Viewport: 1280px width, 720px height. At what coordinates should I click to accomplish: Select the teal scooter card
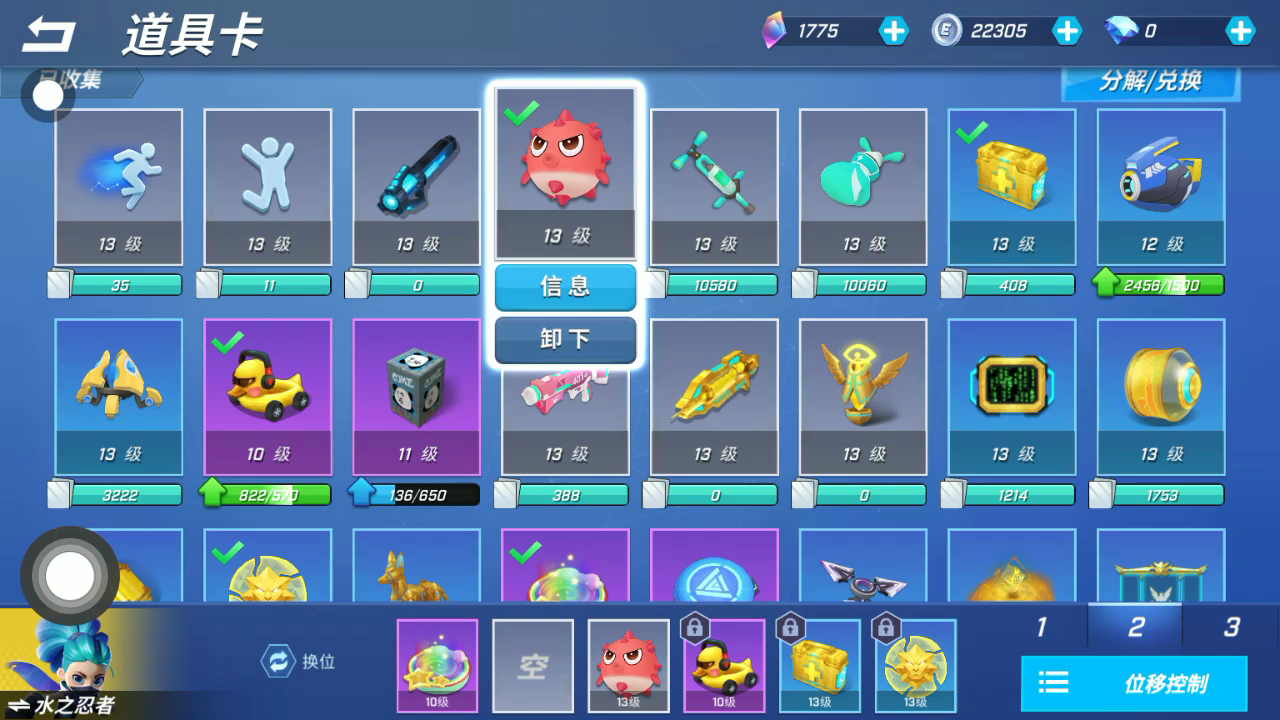pyautogui.click(x=714, y=186)
